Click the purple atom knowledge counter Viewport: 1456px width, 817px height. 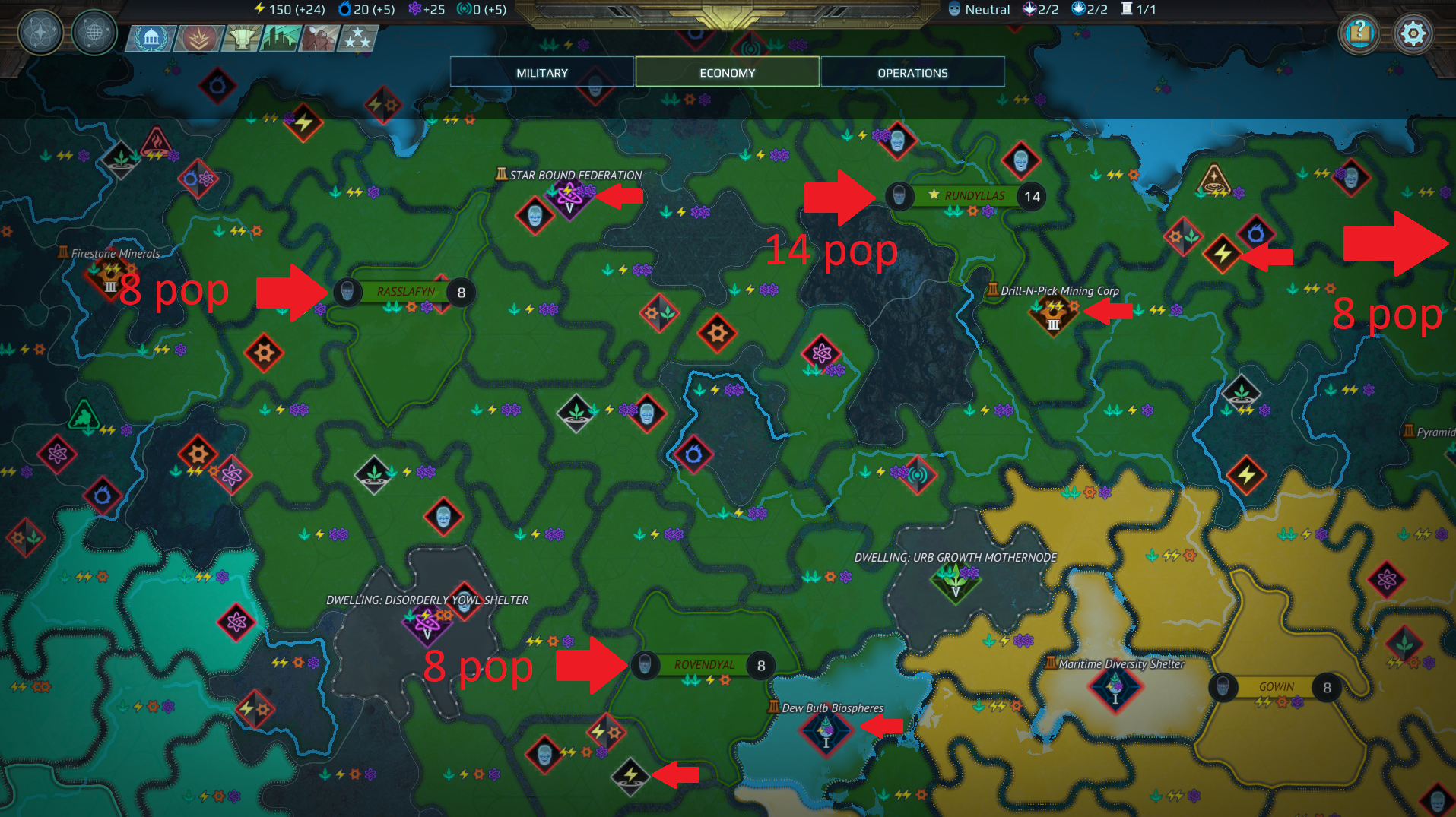(414, 9)
